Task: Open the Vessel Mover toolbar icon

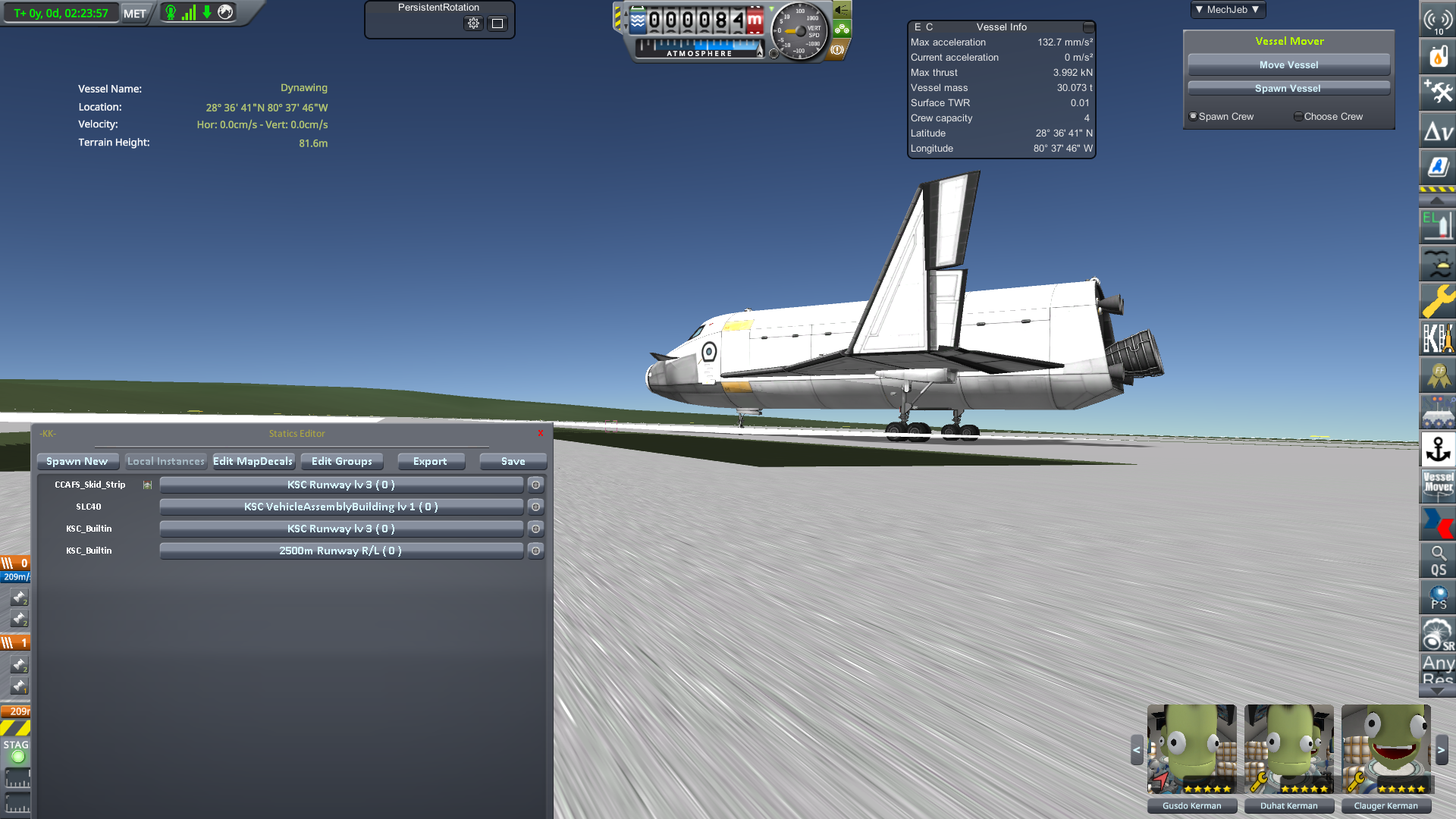Action: pos(1438,485)
